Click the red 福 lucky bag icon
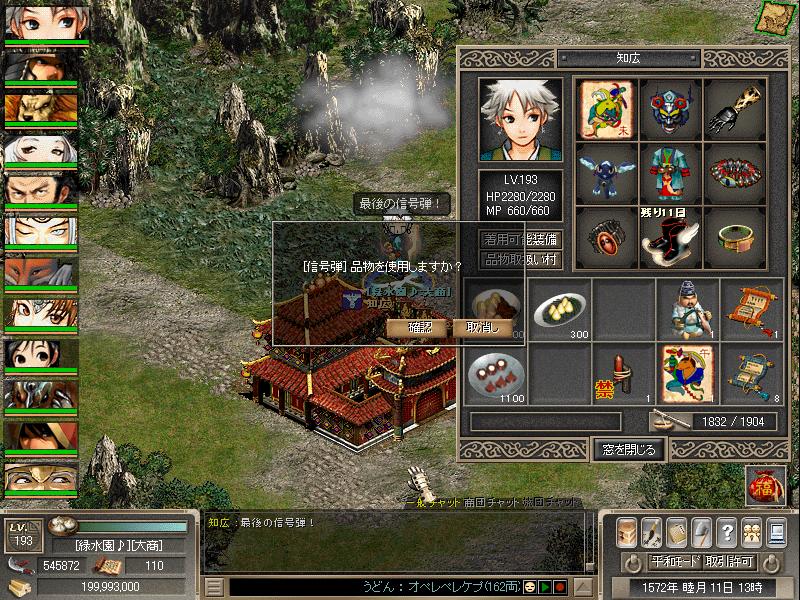Screen dimensions: 800x600 click(765, 486)
